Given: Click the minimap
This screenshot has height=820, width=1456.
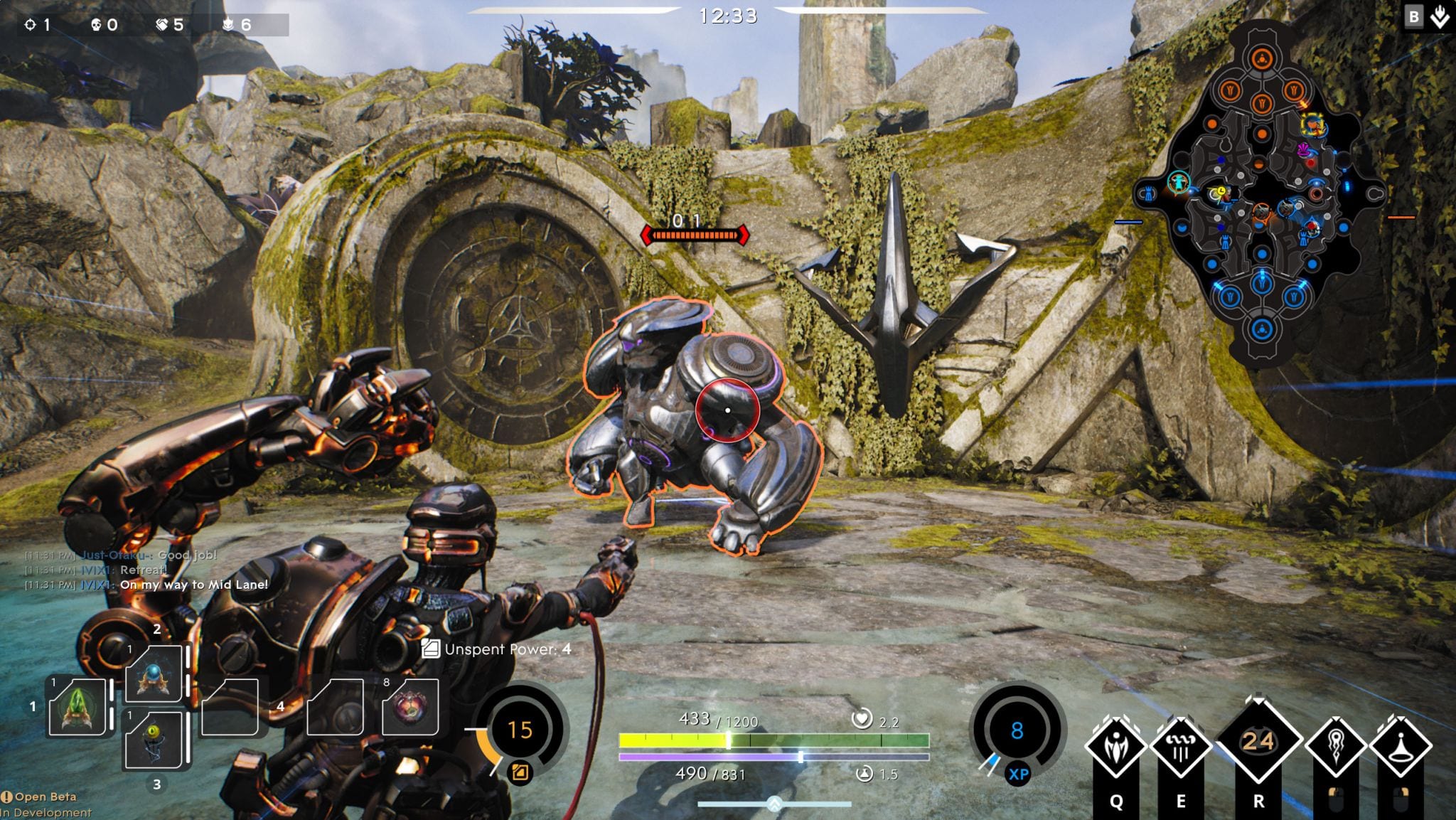Looking at the screenshot, I should point(1262,192).
